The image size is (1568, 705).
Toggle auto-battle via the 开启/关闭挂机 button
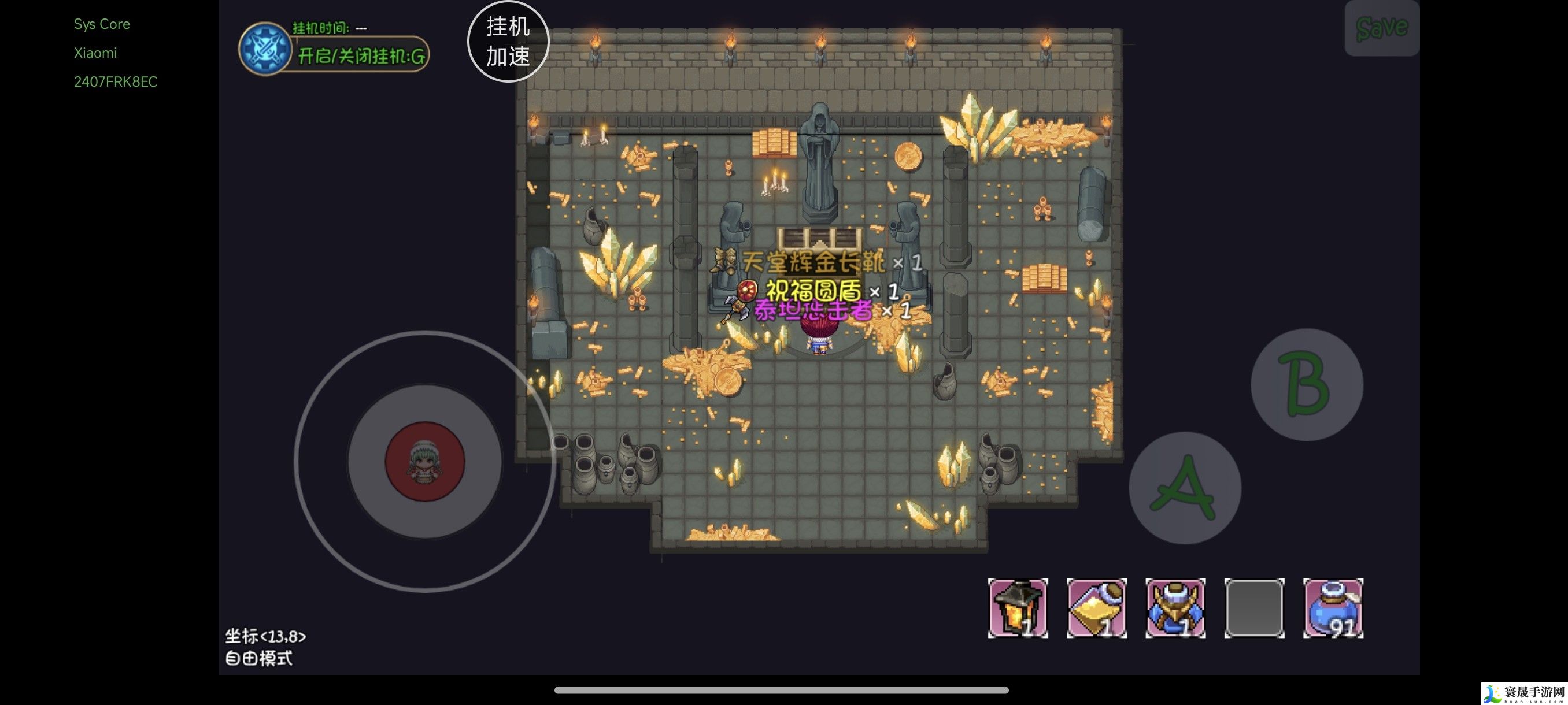360,56
